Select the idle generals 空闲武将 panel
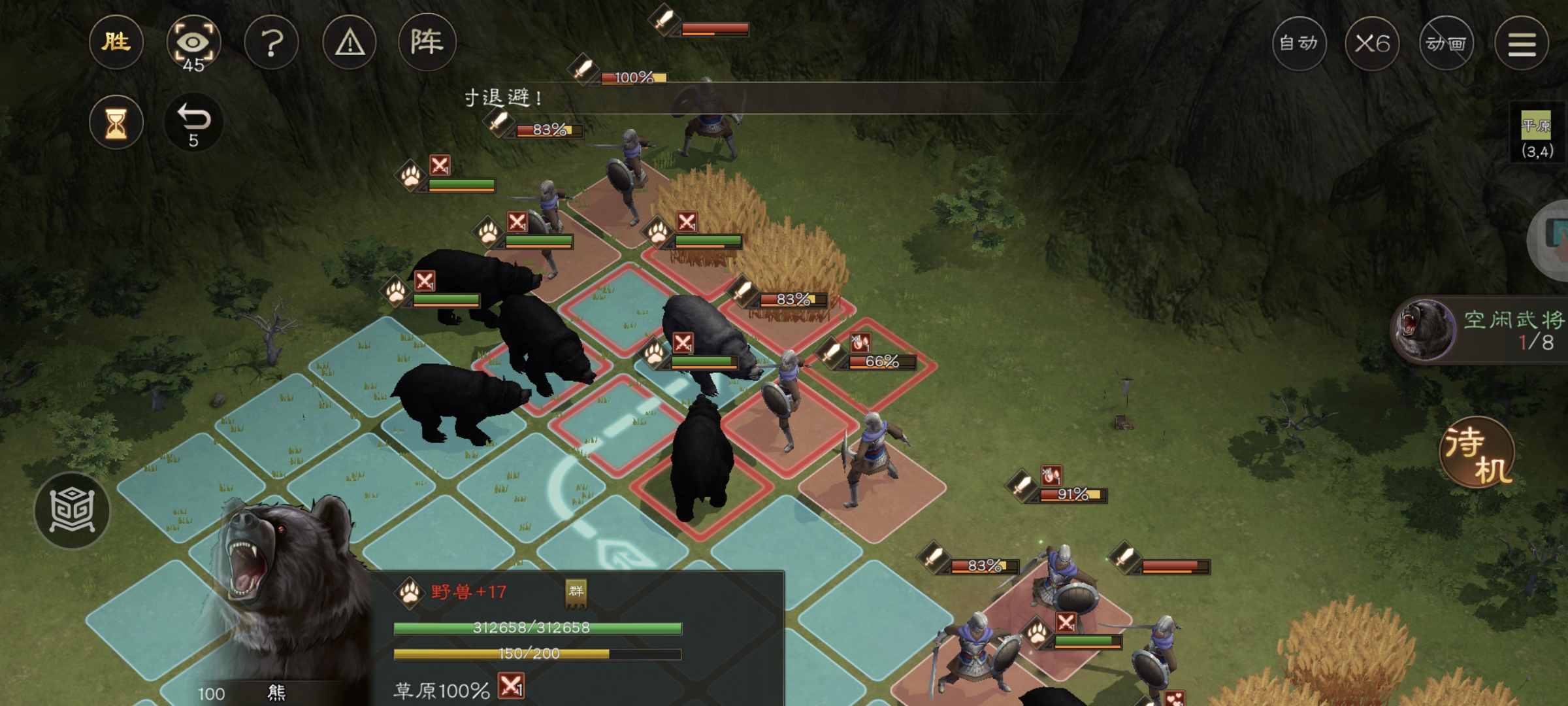The width and height of the screenshot is (1568, 706). coord(1480,330)
